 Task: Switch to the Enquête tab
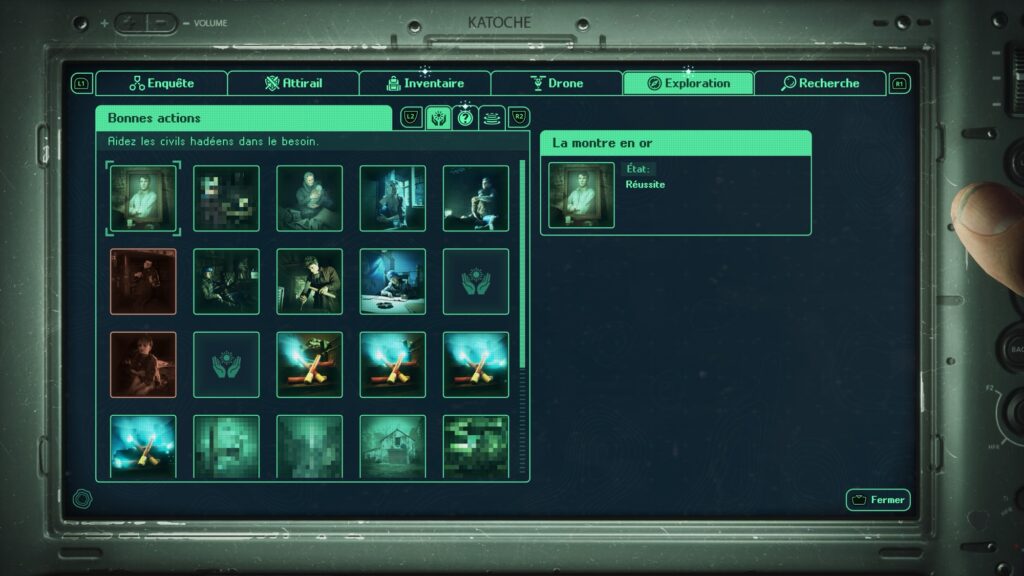[x=161, y=84]
